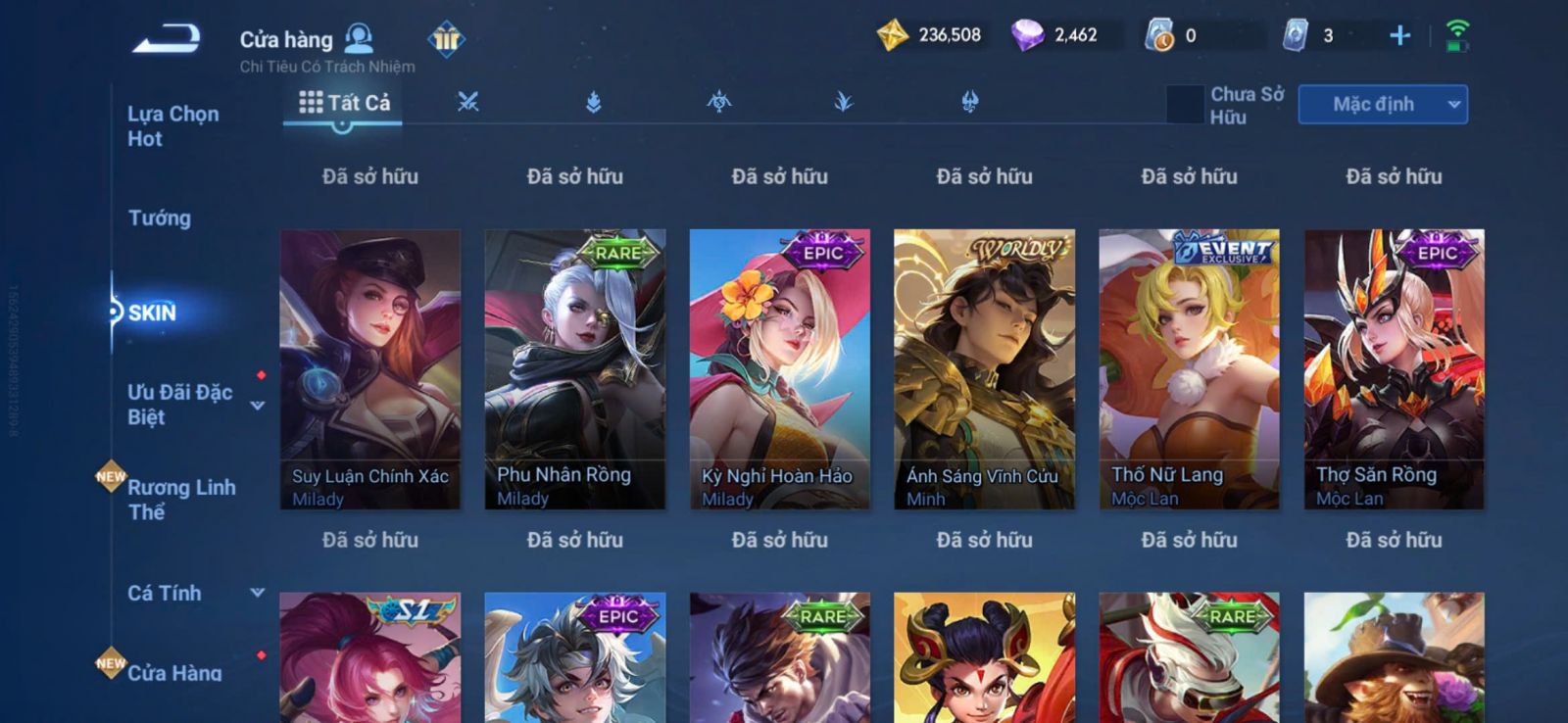Go back using the return arrow
Image resolution: width=1568 pixels, height=723 pixels.
(167, 39)
